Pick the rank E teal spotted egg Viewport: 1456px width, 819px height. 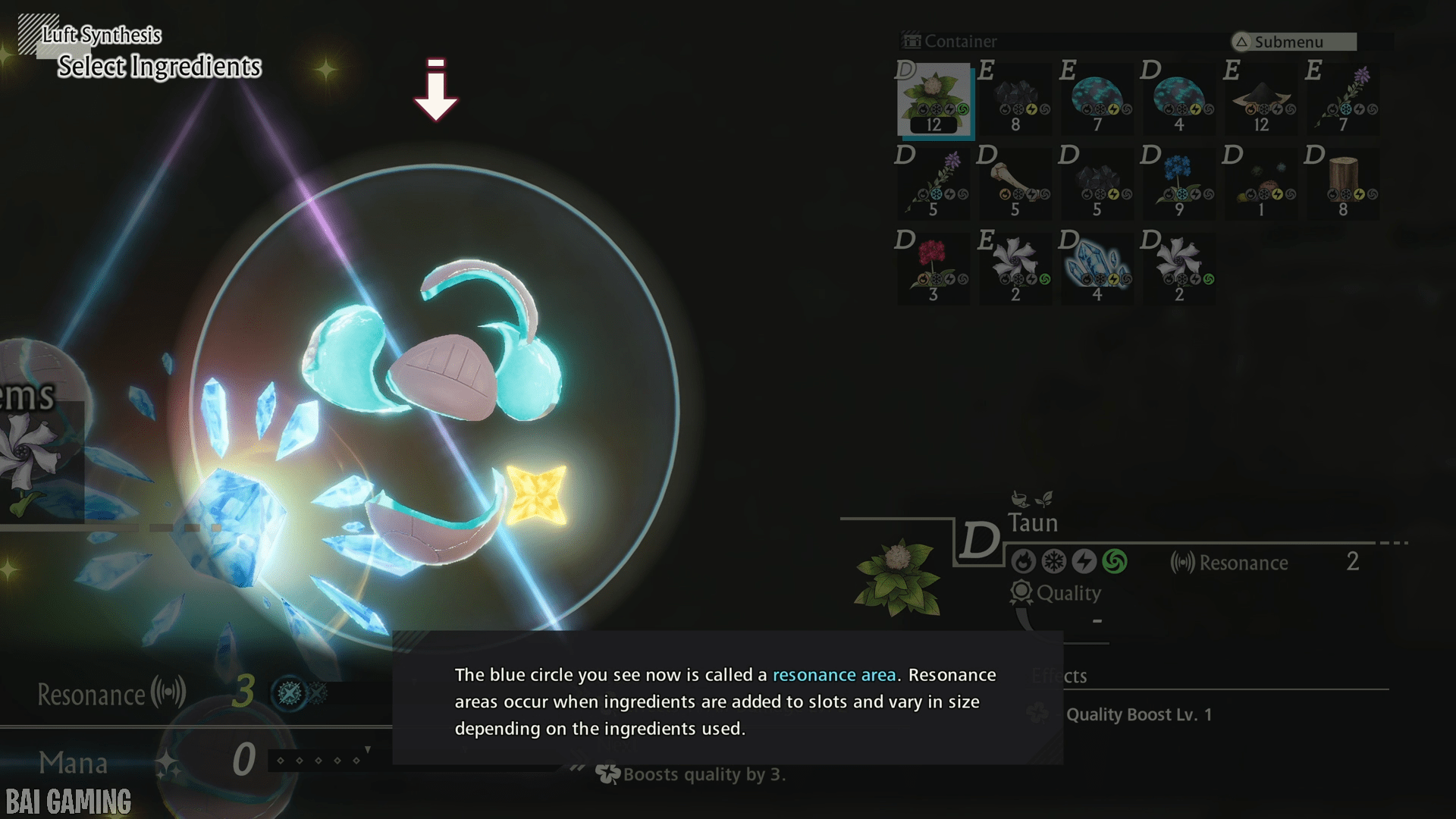point(1098,99)
